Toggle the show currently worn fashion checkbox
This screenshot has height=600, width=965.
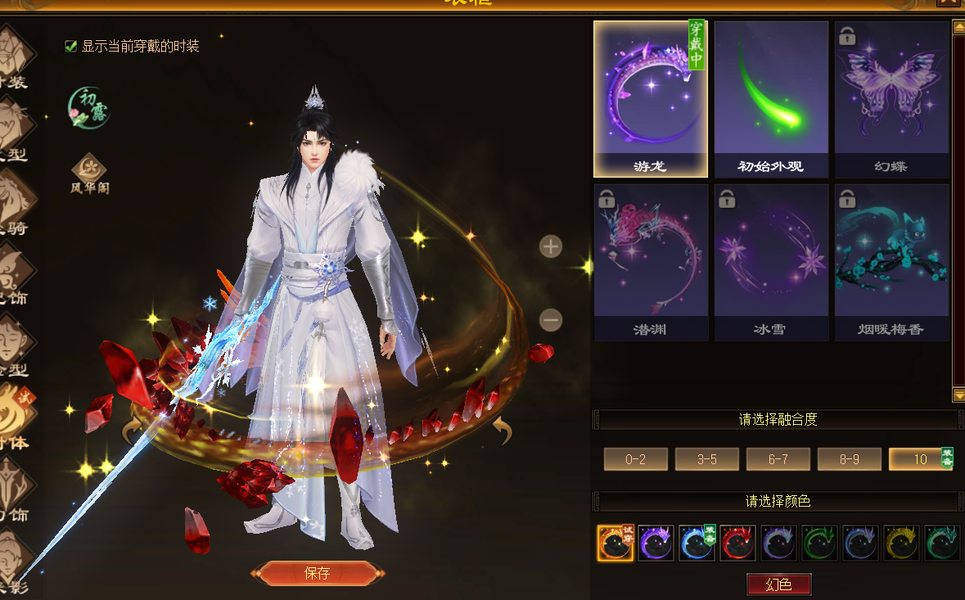pos(71,46)
